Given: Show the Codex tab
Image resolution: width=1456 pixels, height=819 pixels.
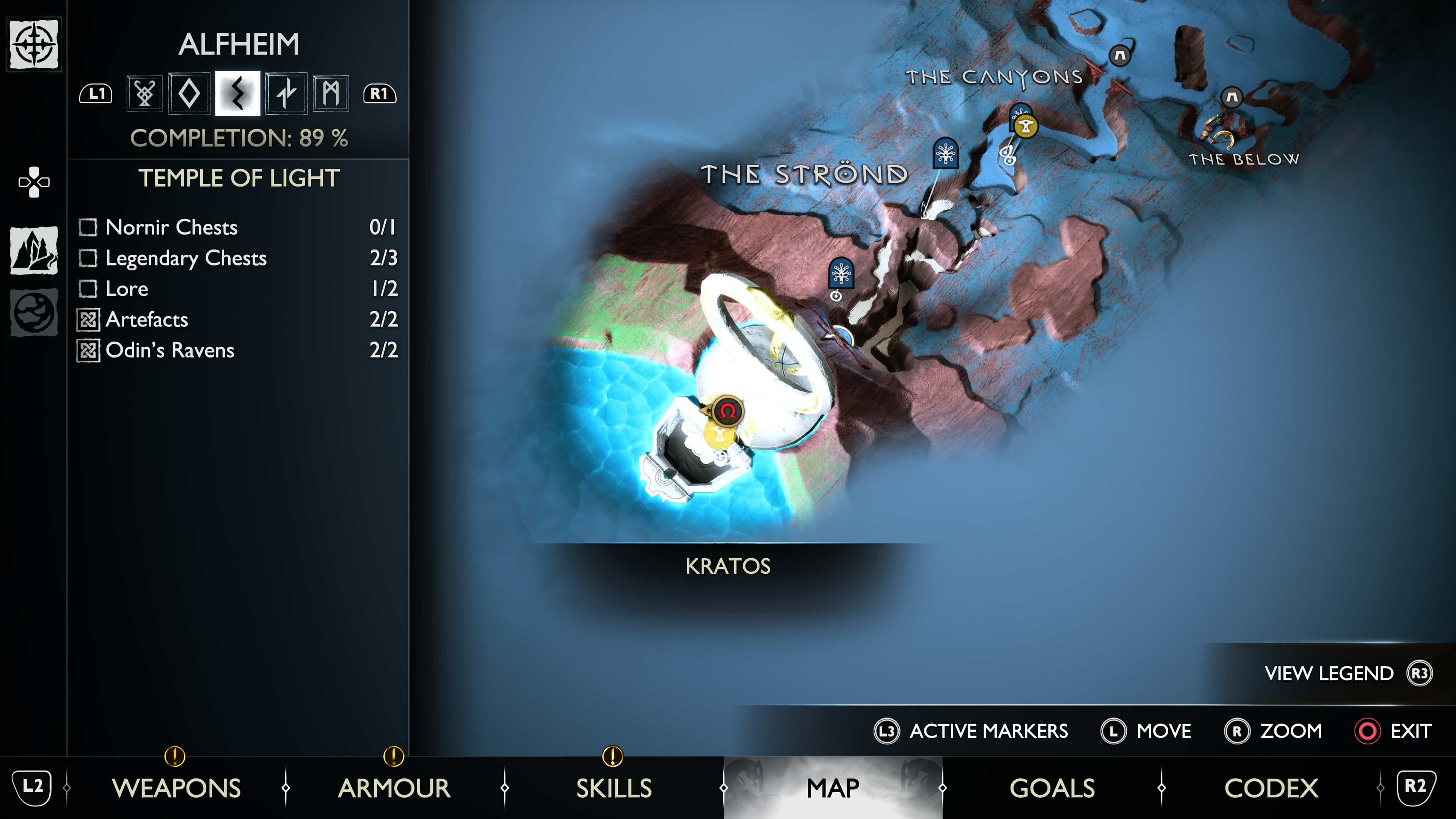Looking at the screenshot, I should [x=1271, y=788].
